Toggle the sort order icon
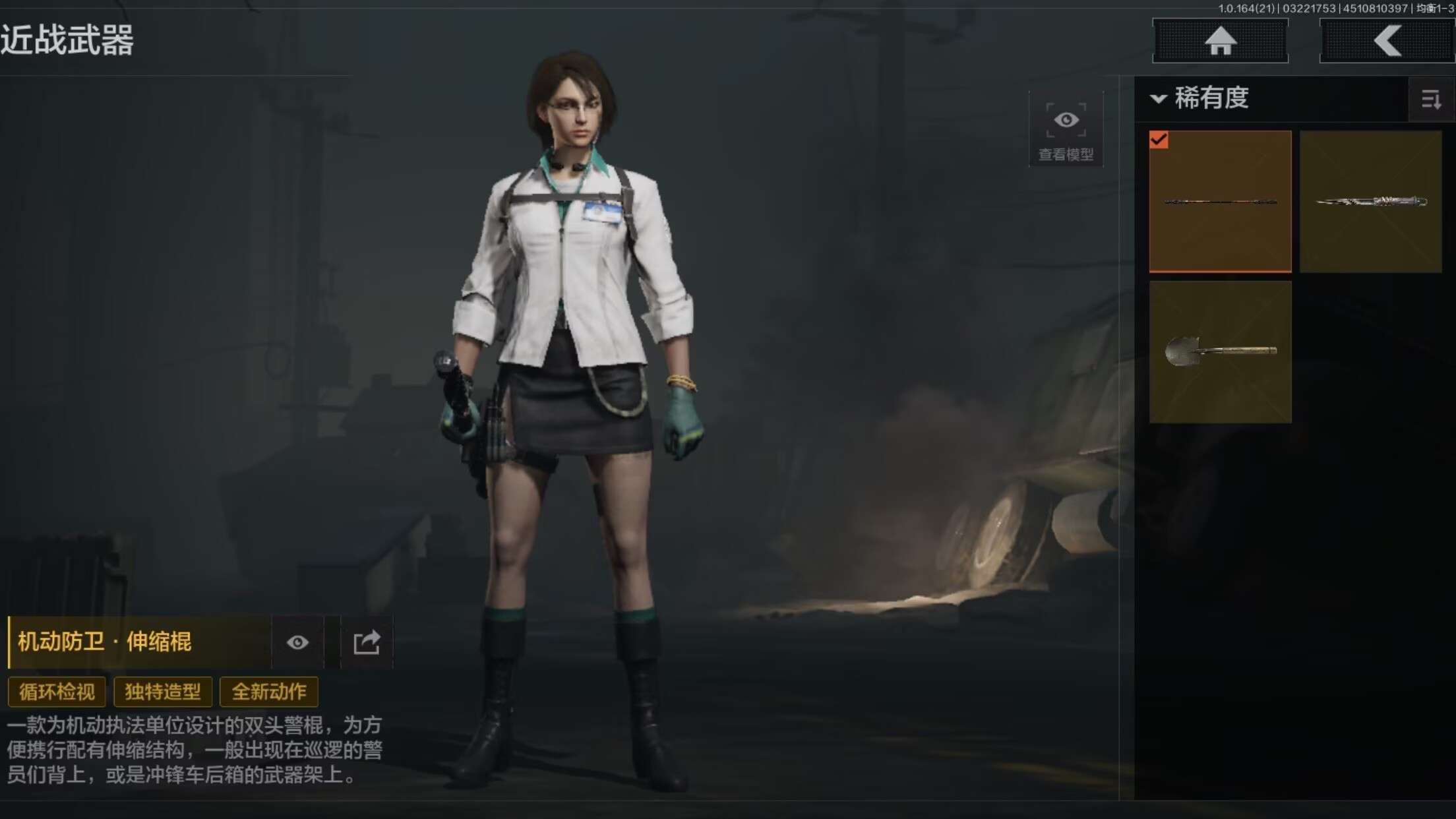The image size is (1456, 819). [1430, 100]
